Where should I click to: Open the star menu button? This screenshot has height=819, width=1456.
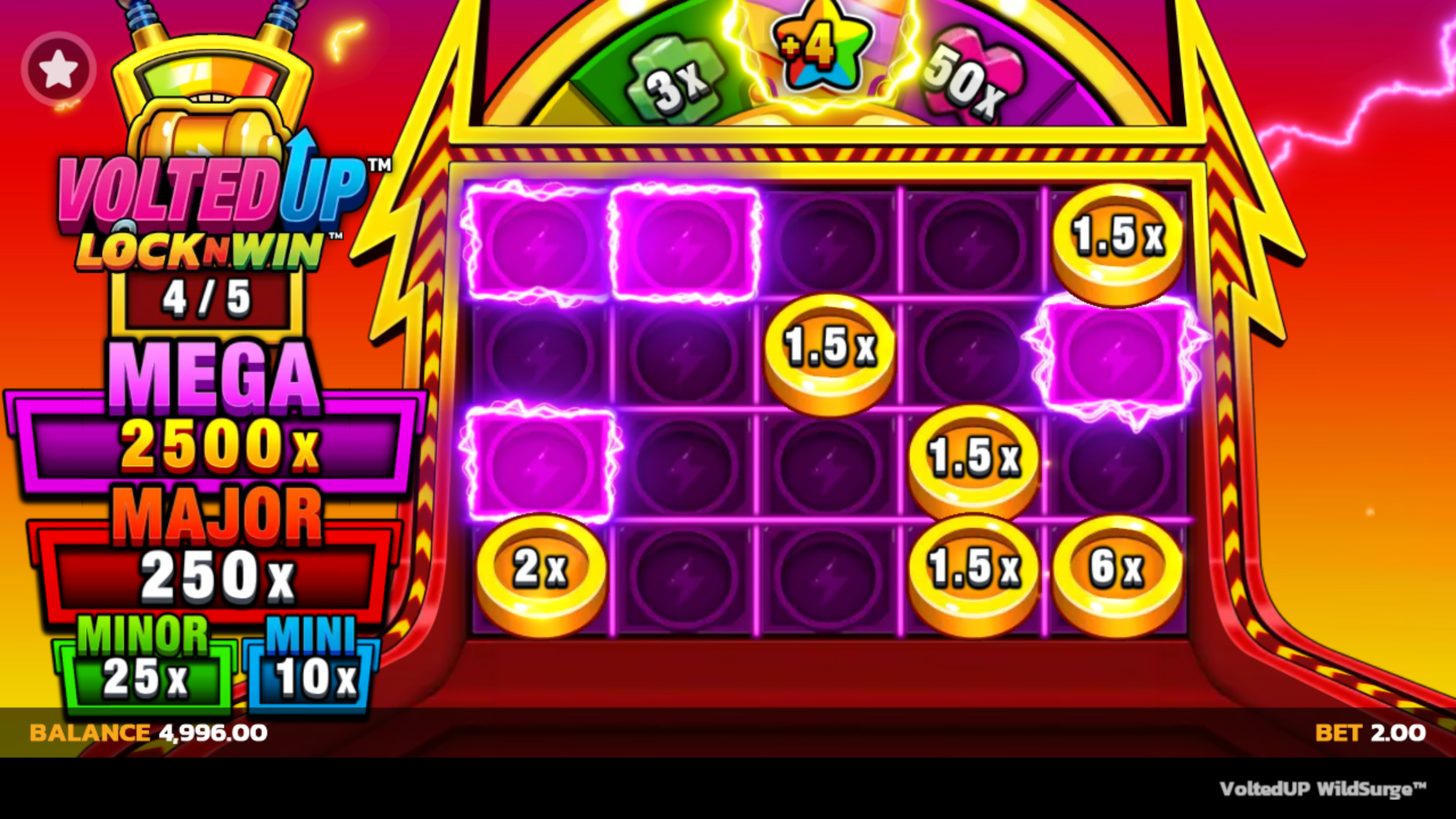click(58, 70)
